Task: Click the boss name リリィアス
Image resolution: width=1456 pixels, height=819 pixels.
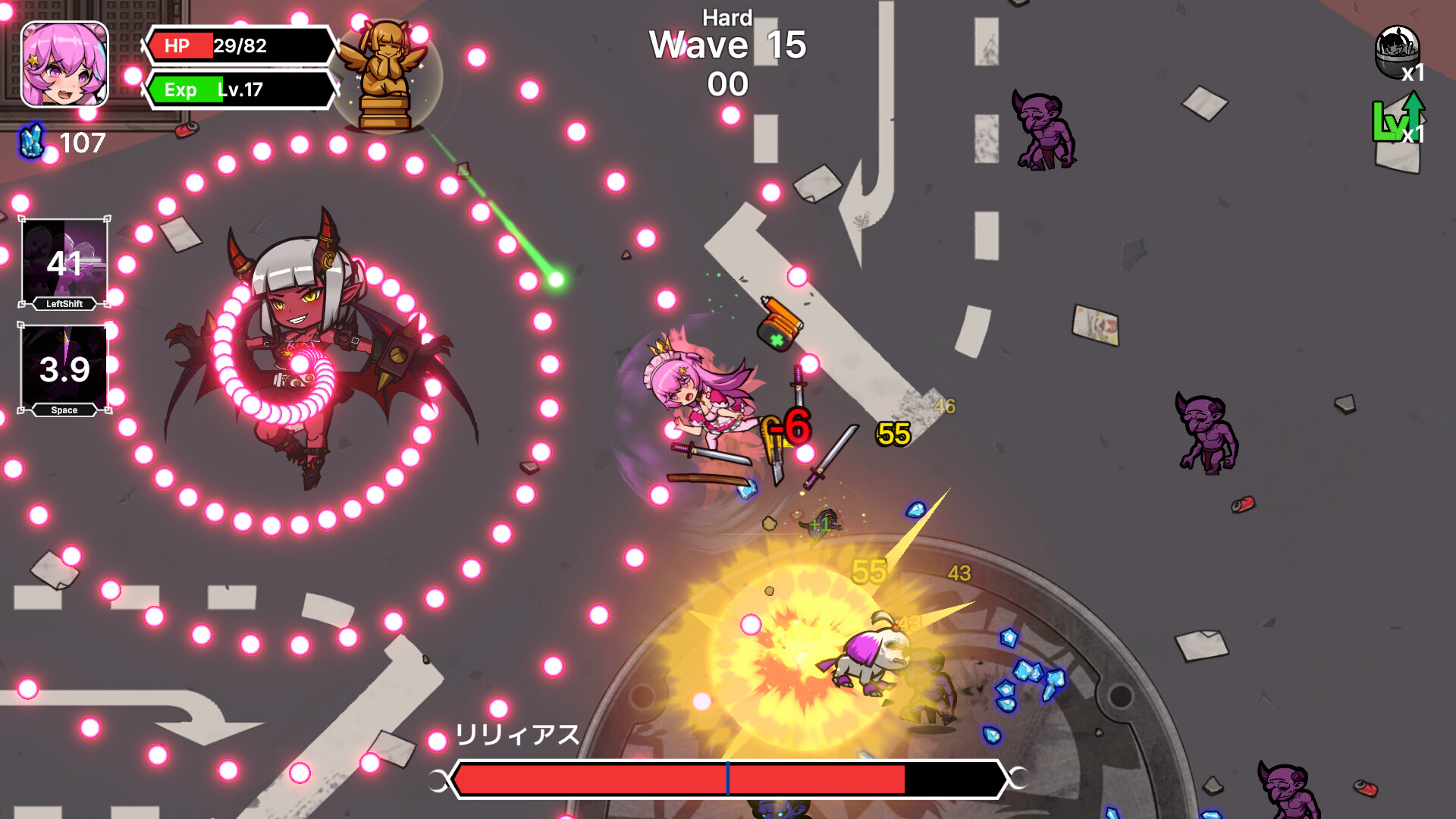Action: (x=518, y=733)
